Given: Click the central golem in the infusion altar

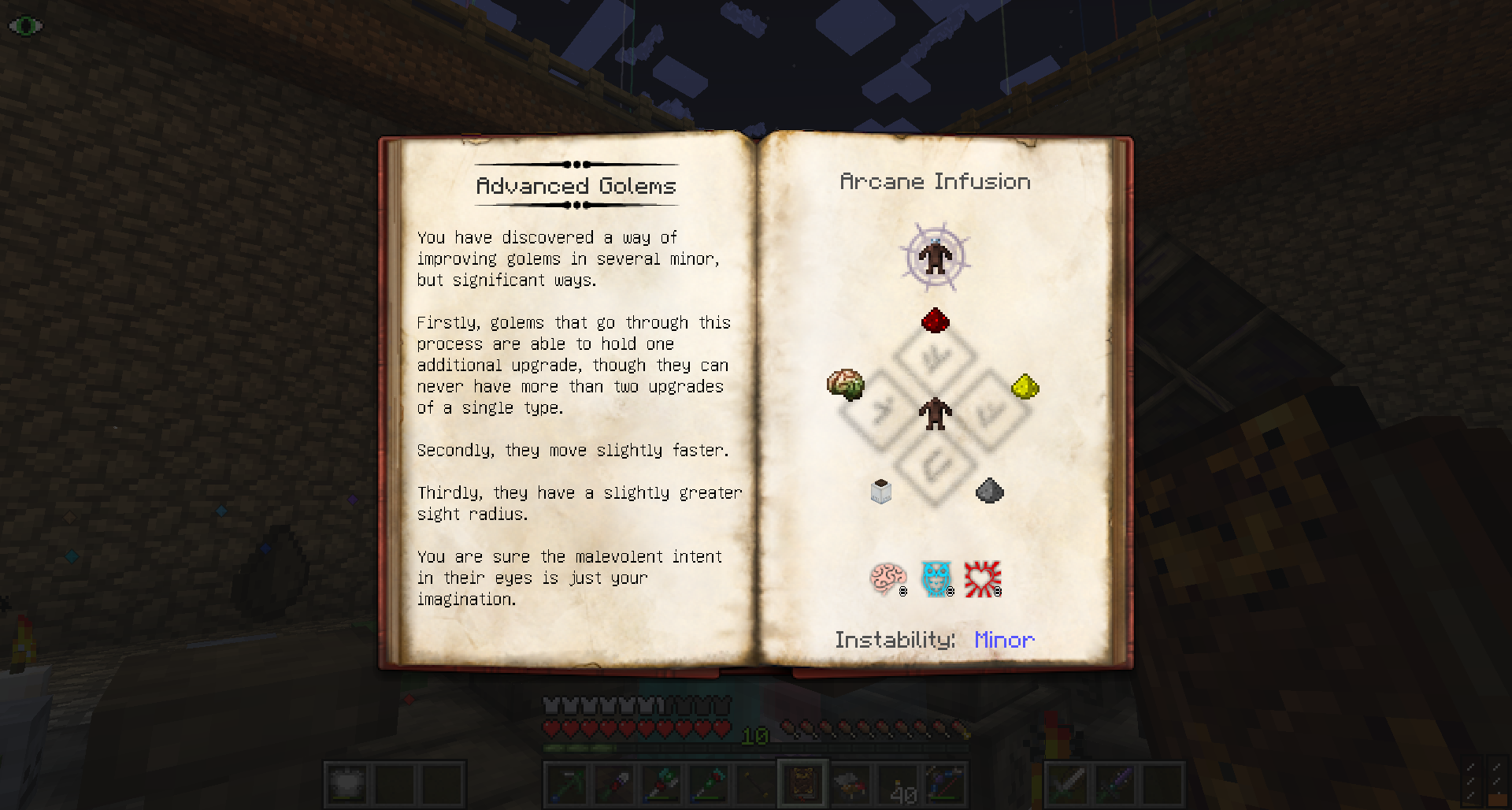Looking at the screenshot, I should pos(935,413).
